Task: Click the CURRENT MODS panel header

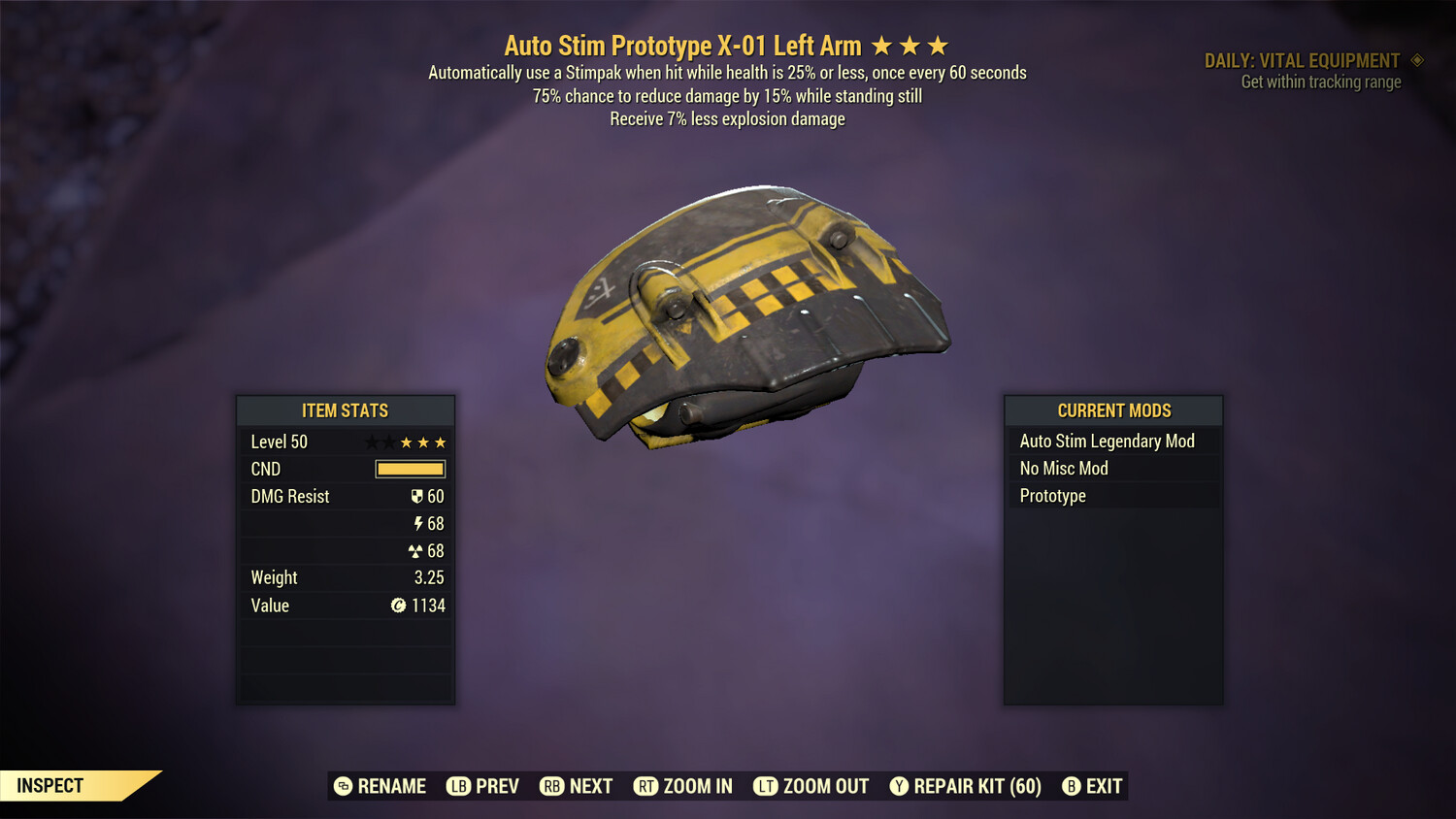Action: pos(1112,410)
